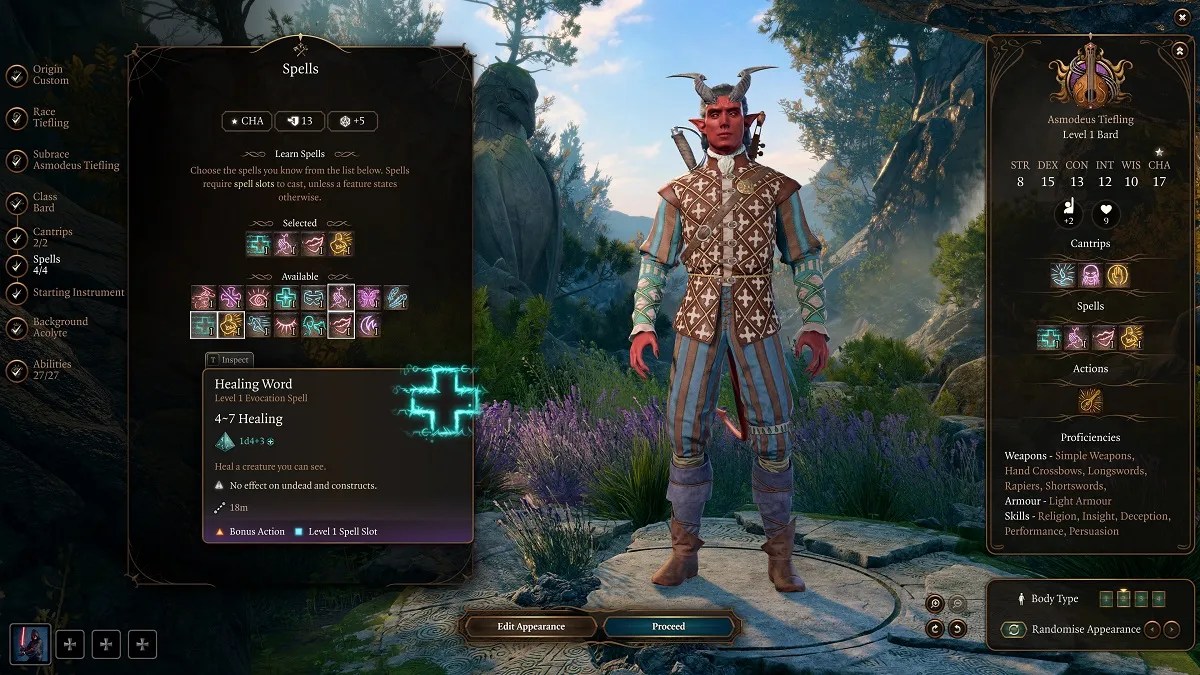Screen dimensions: 1200x675
Task: Click the Inspect tab on the tooltip
Action: click(229, 360)
